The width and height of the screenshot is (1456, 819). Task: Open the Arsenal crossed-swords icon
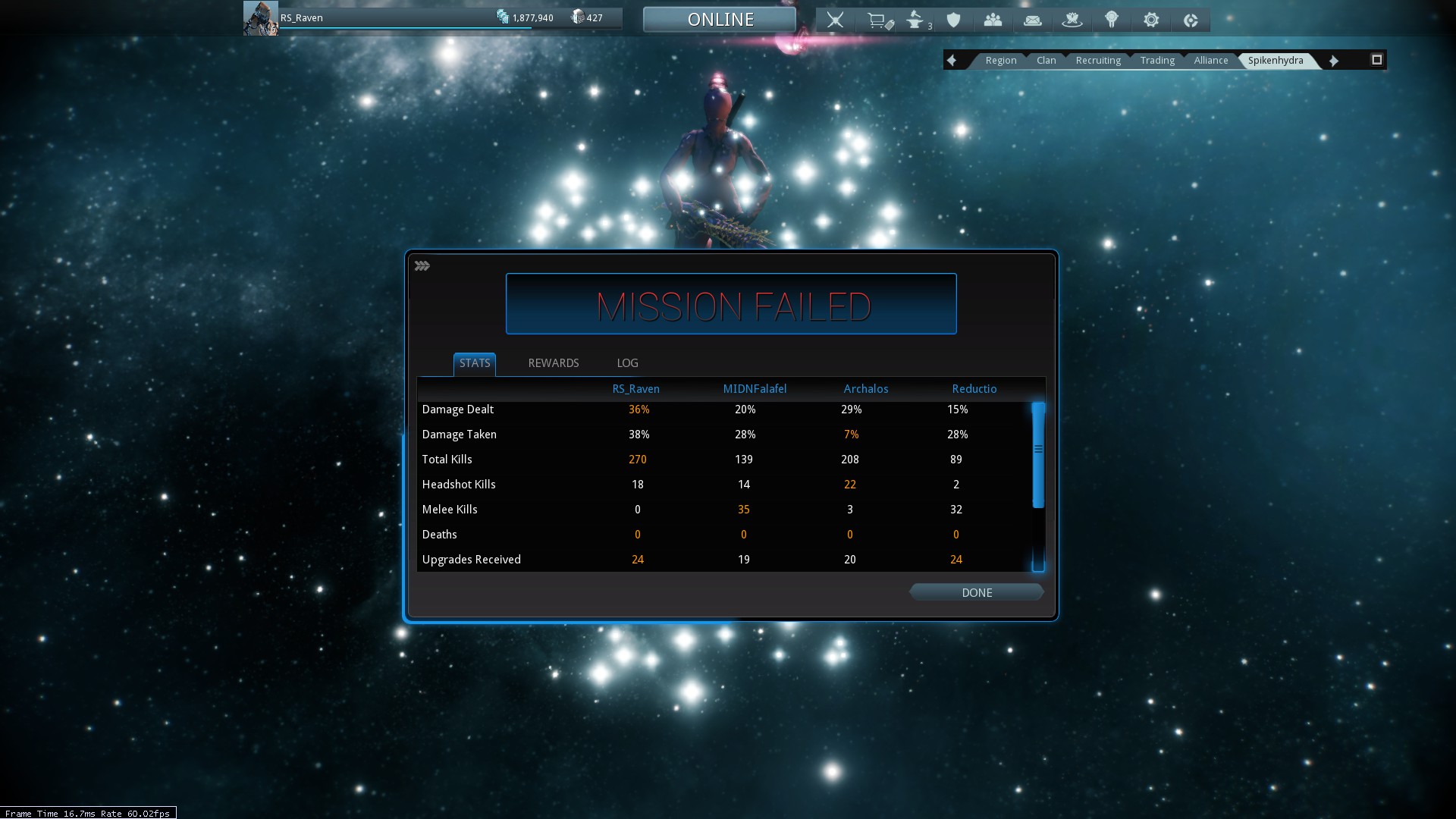click(x=835, y=20)
